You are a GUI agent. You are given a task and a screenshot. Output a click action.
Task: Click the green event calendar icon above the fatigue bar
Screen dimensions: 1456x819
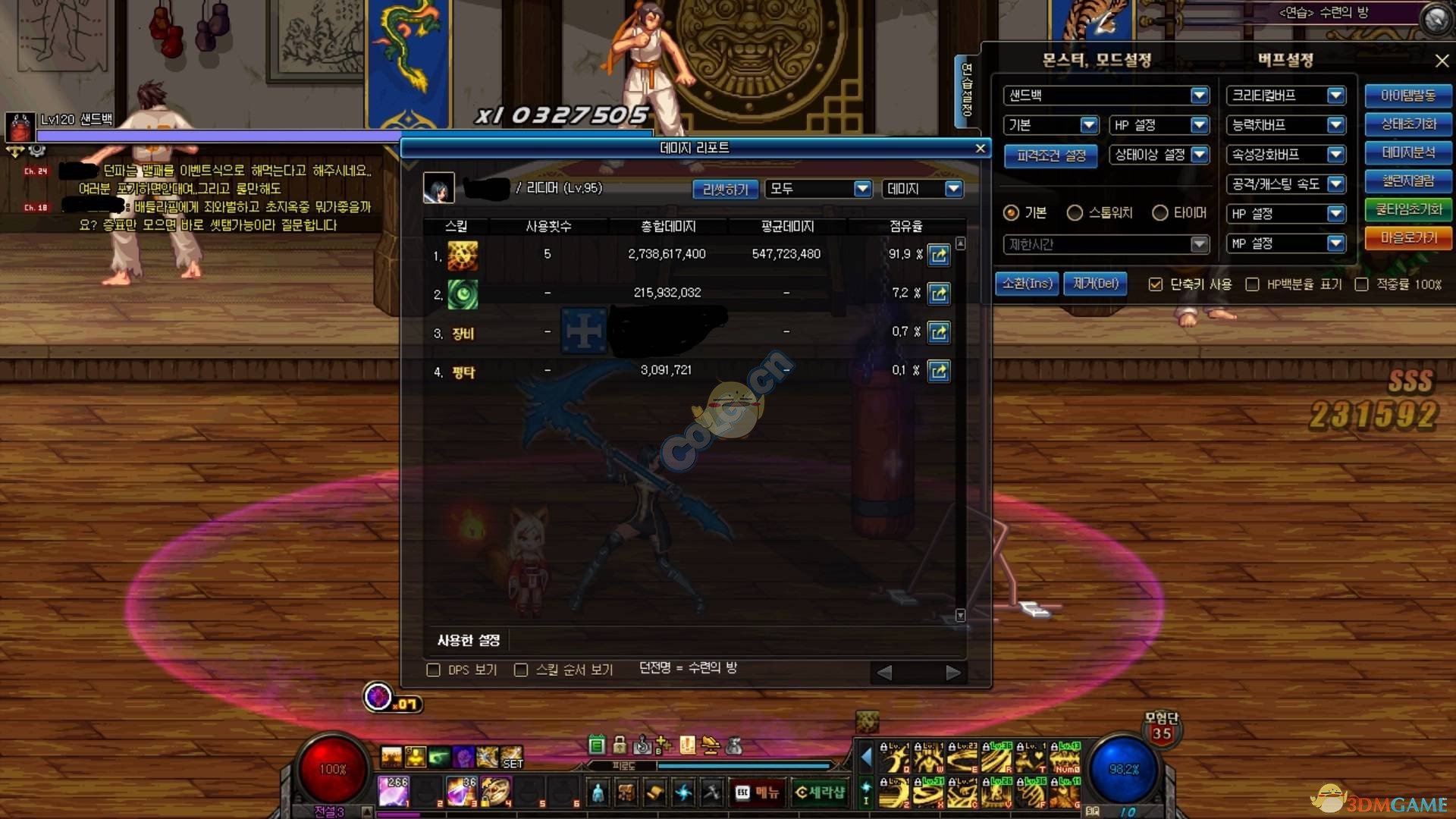click(x=596, y=745)
